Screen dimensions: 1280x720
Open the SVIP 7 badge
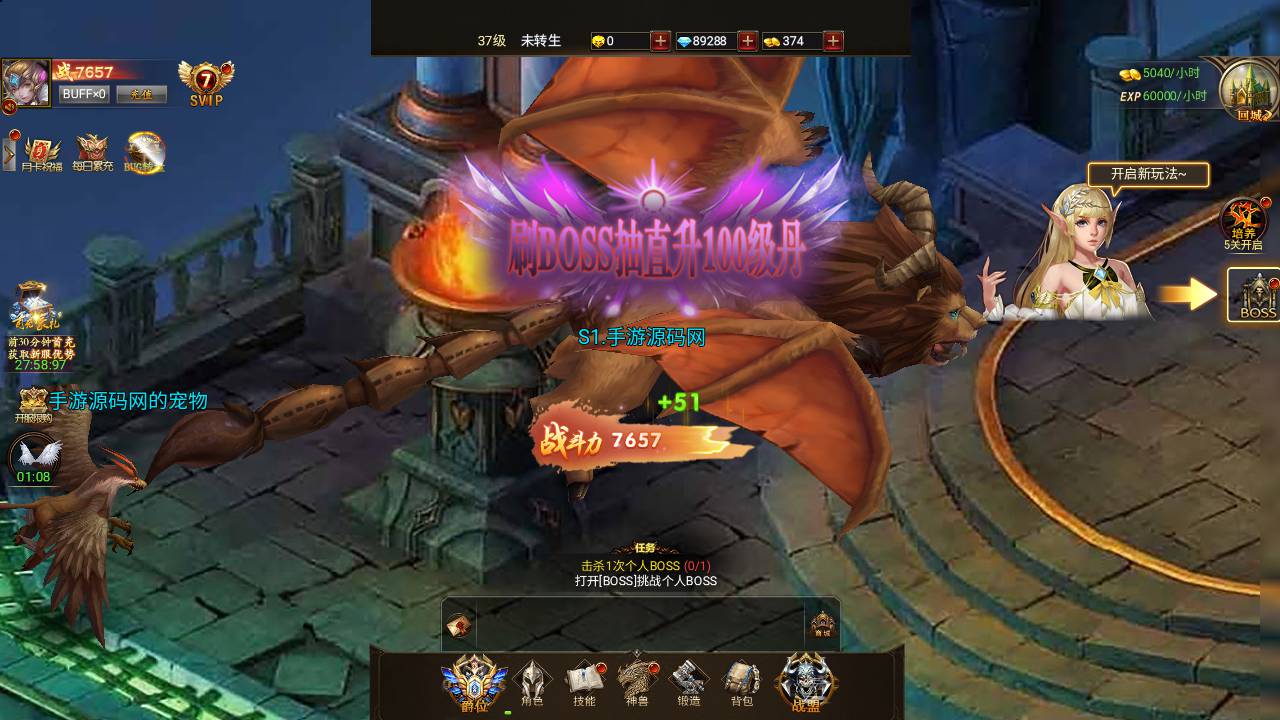pyautogui.click(x=206, y=83)
